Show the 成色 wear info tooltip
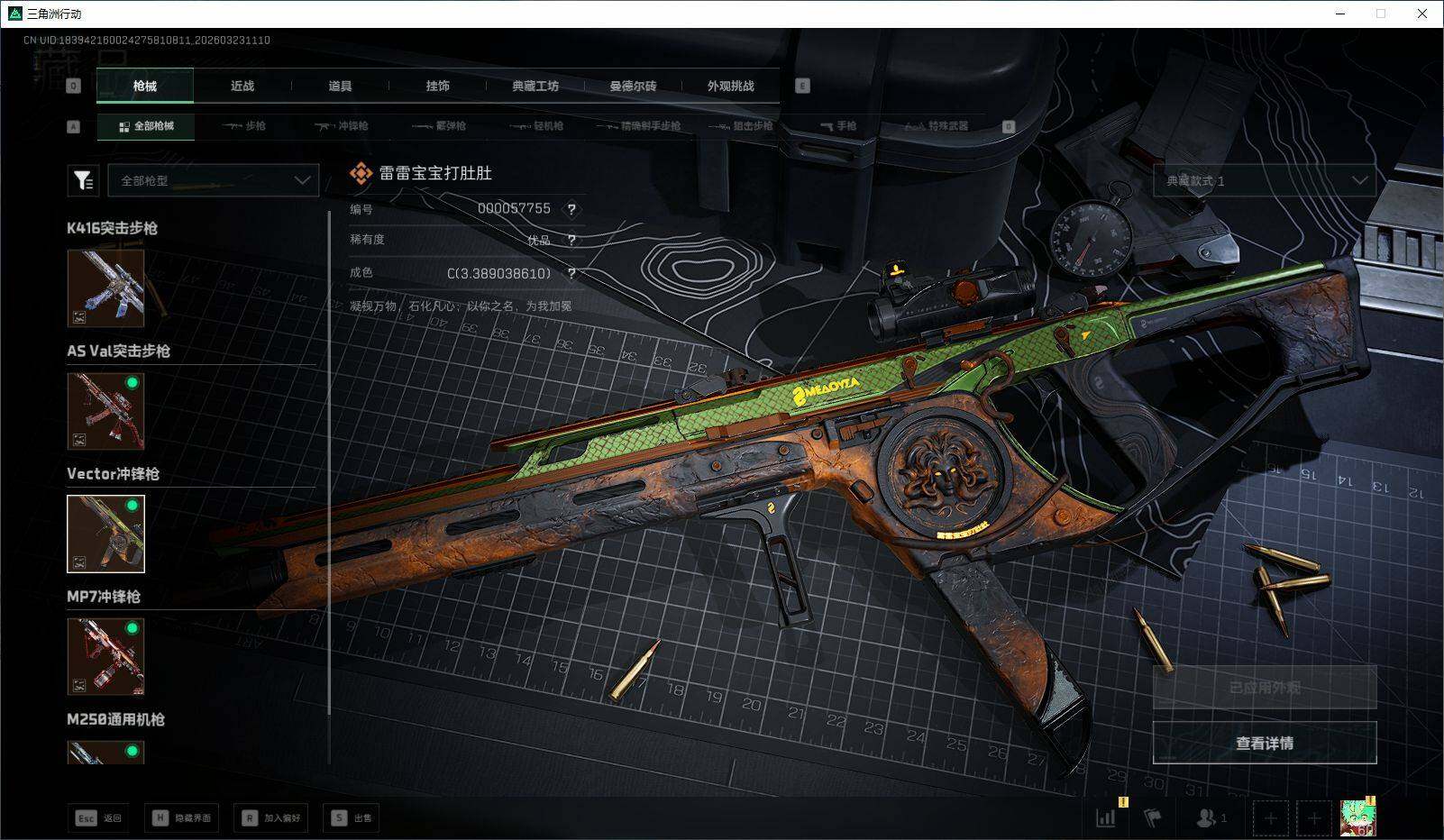 pos(571,273)
